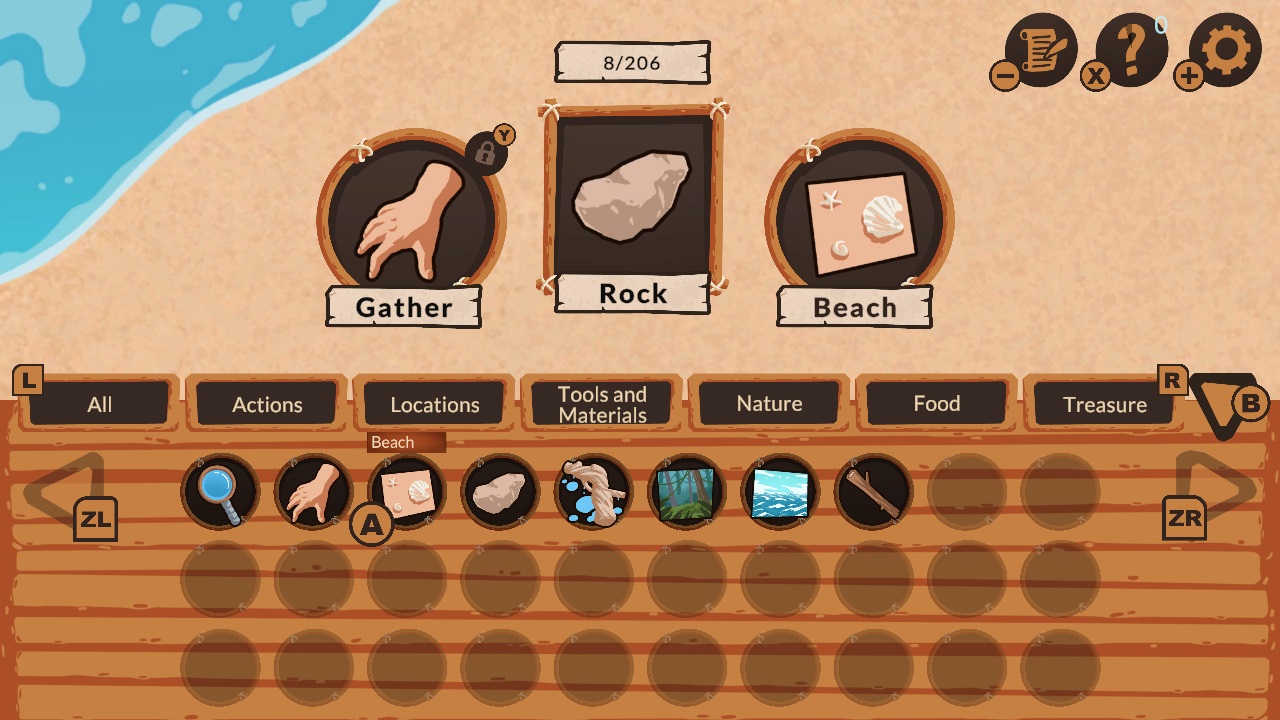Select the magnifying glass inspect icon
Image resolution: width=1280 pixels, height=720 pixels.
click(219, 490)
